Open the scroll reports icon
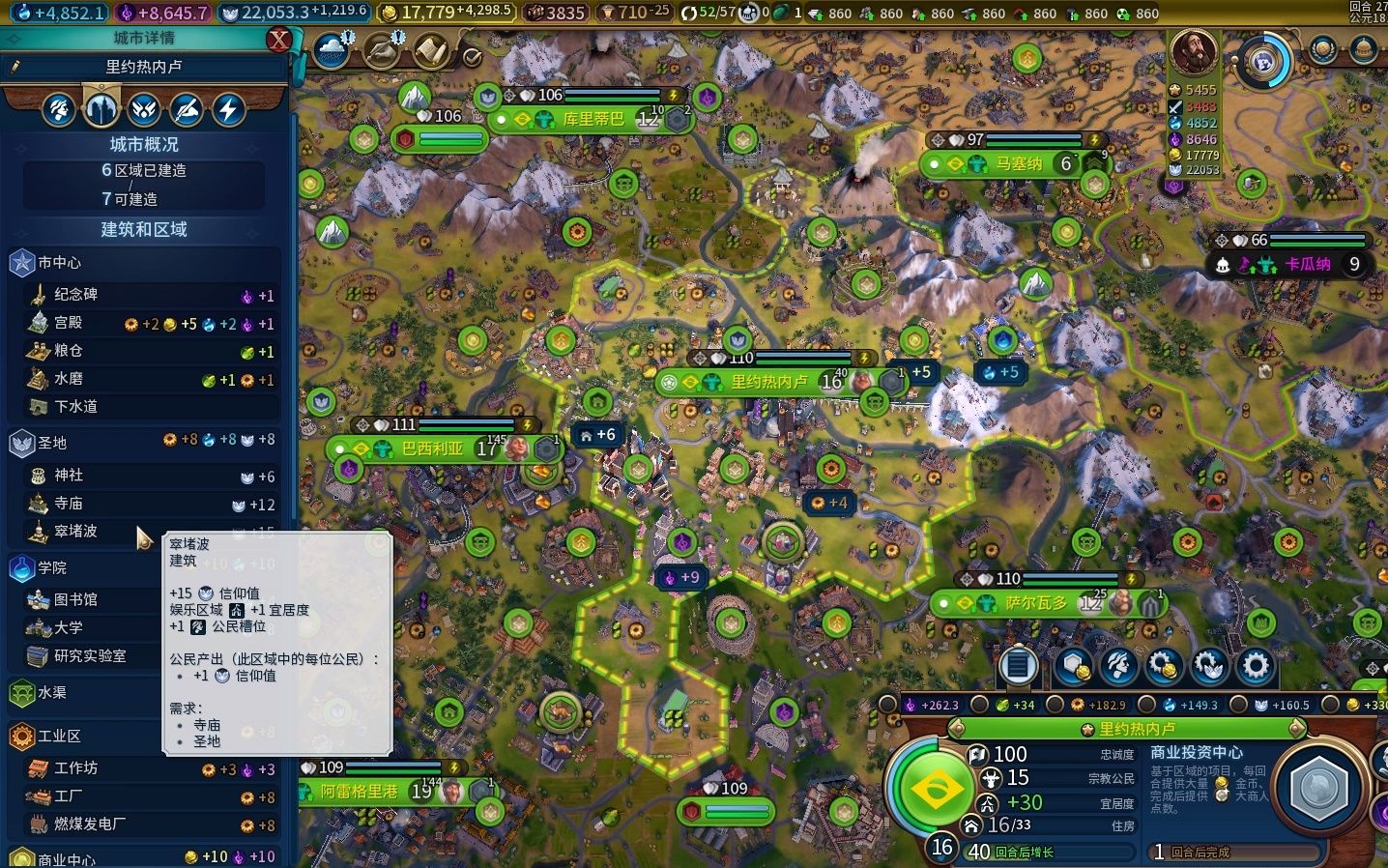The image size is (1388, 868). tap(431, 49)
